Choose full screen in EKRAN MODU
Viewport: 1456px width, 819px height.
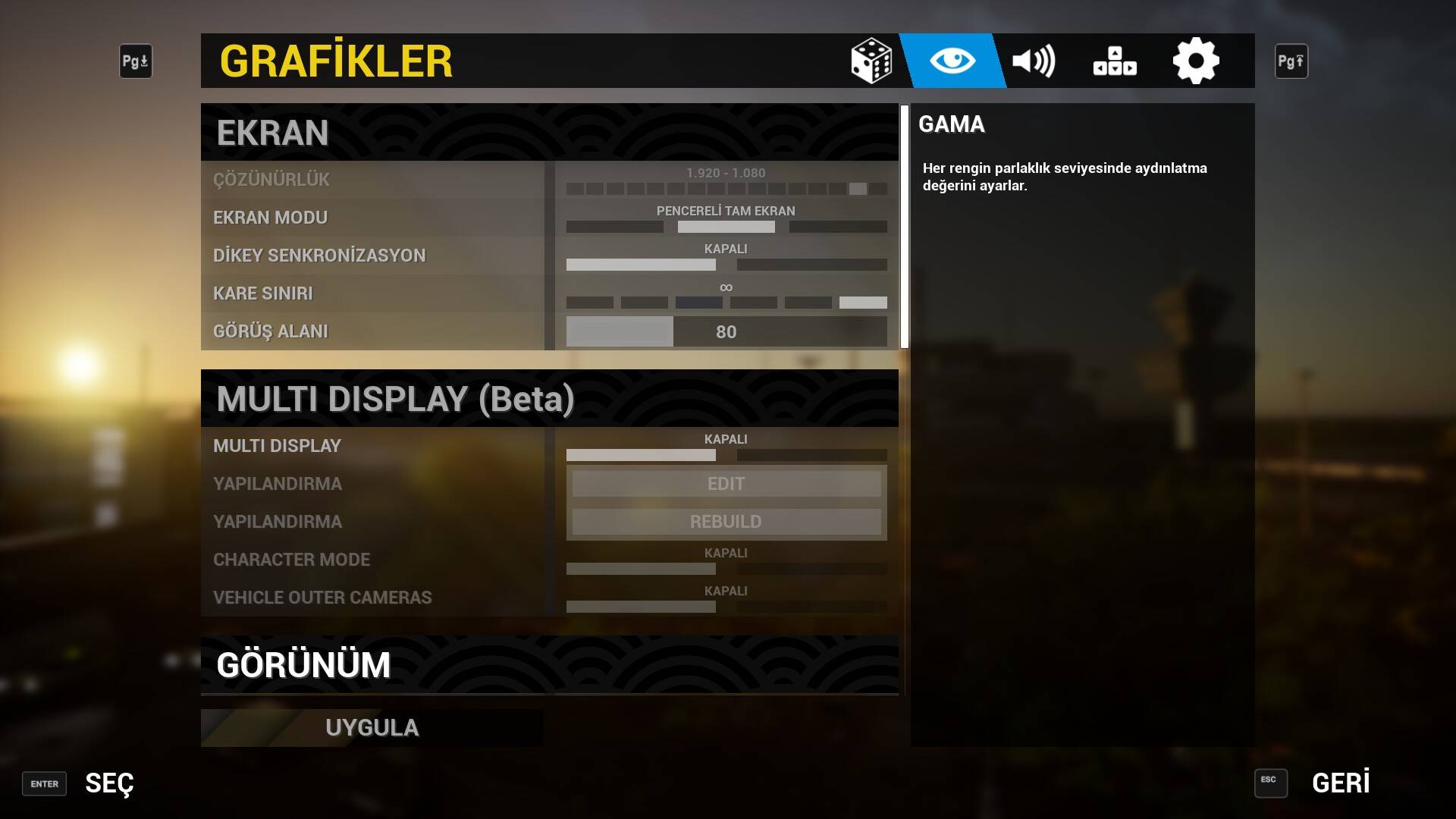click(838, 227)
